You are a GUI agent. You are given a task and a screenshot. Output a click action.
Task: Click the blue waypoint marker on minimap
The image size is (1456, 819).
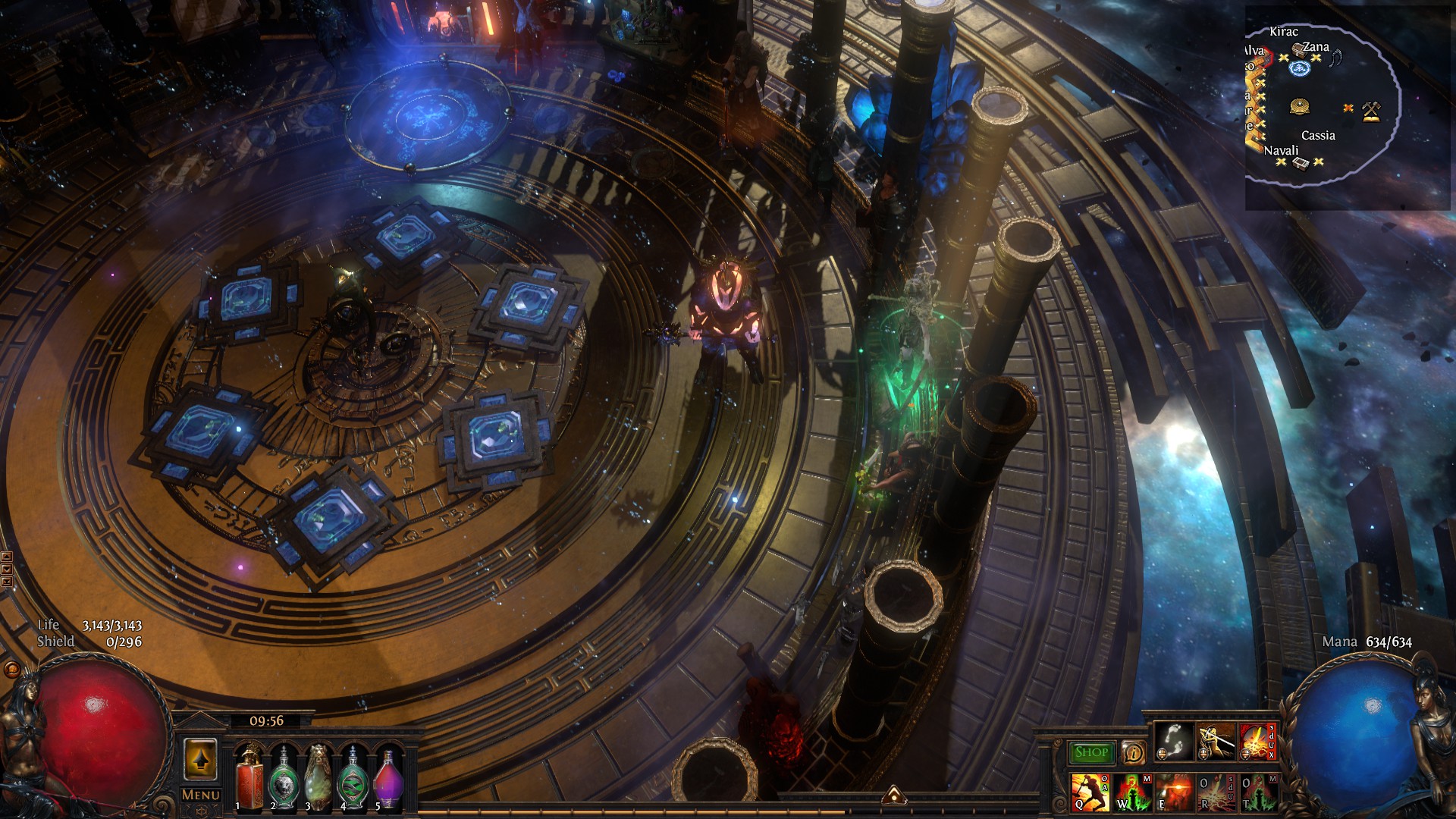tap(1300, 68)
